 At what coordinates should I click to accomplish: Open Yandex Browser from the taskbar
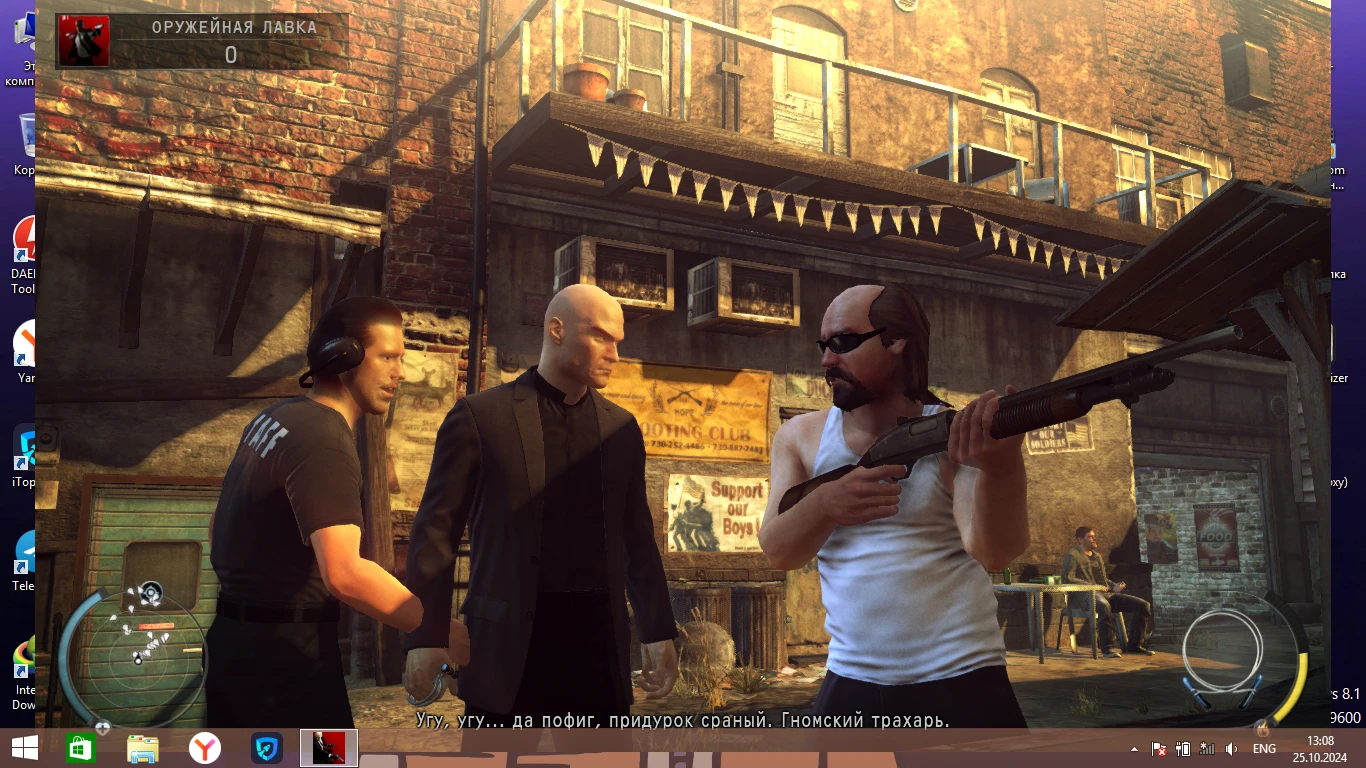point(205,747)
